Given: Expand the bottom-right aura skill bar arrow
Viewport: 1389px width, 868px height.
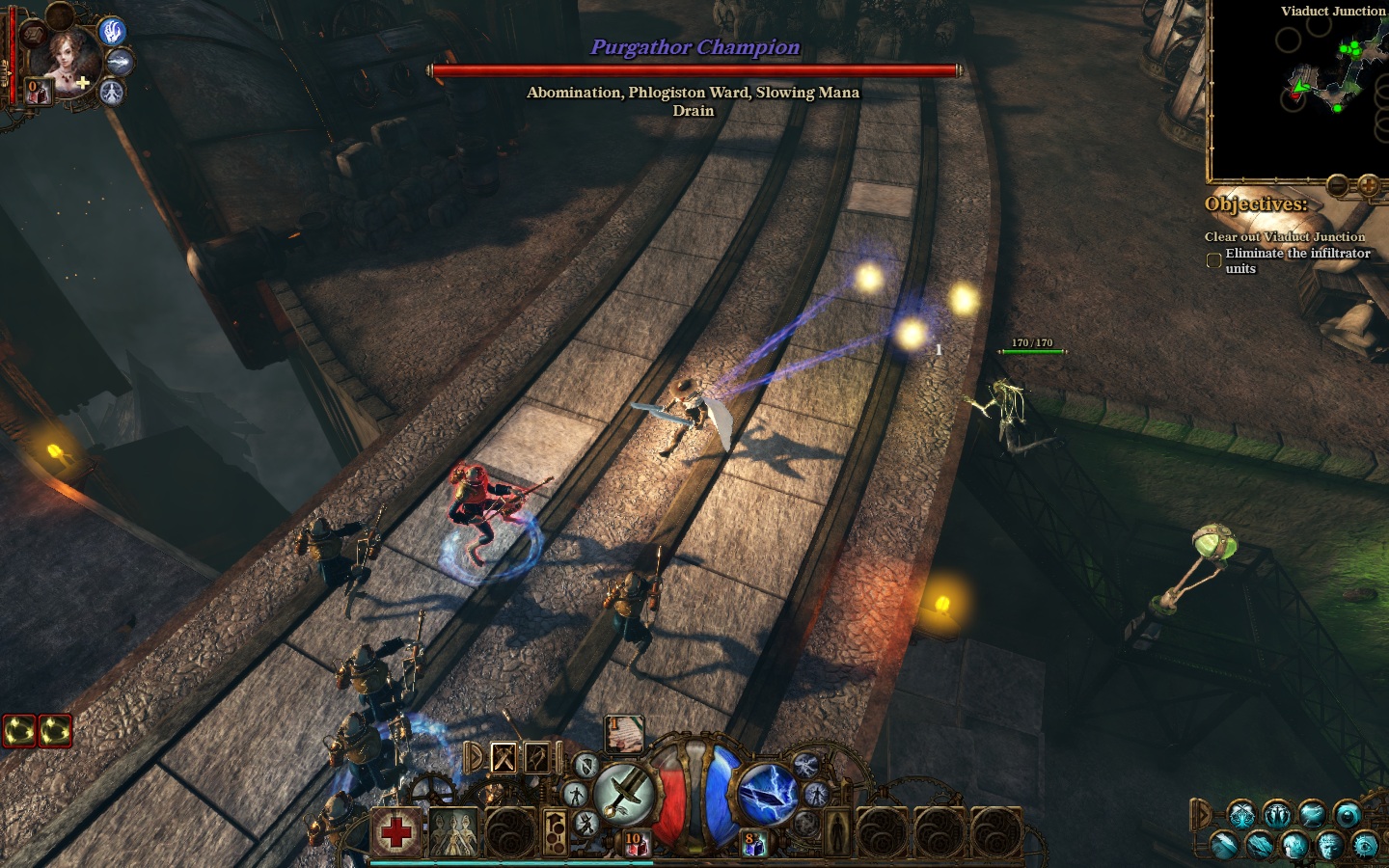Looking at the screenshot, I should pyautogui.click(x=1199, y=813).
